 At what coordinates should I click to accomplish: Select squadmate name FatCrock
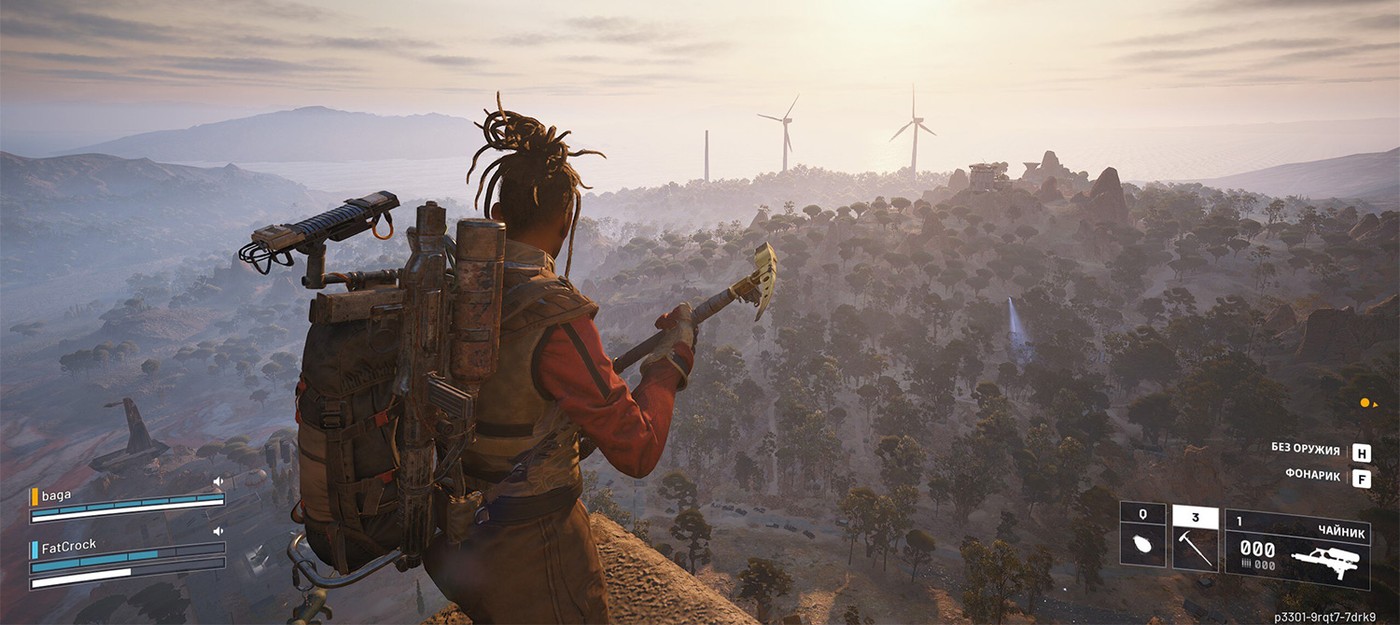click(70, 548)
